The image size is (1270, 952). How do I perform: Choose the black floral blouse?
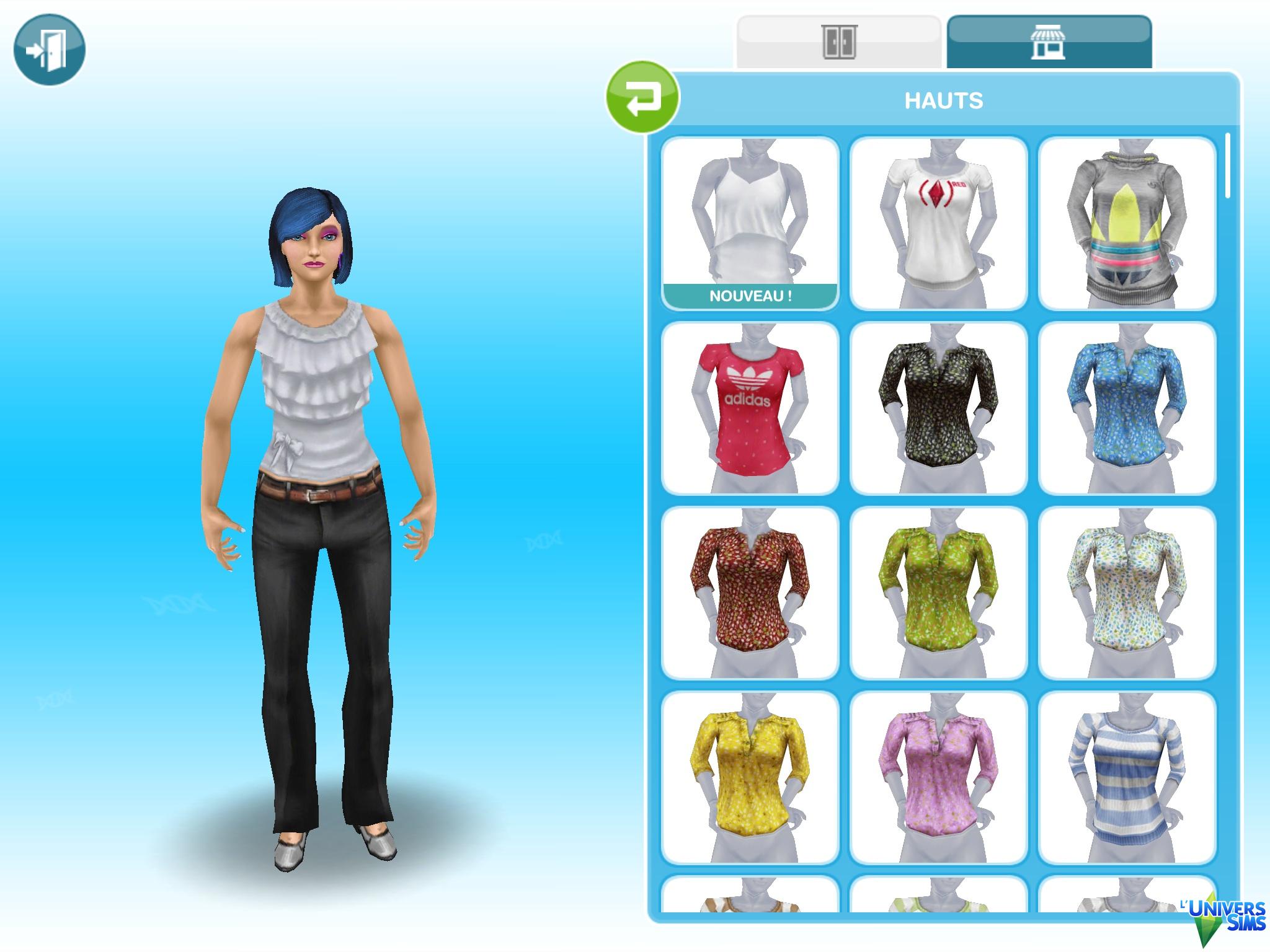[x=938, y=408]
